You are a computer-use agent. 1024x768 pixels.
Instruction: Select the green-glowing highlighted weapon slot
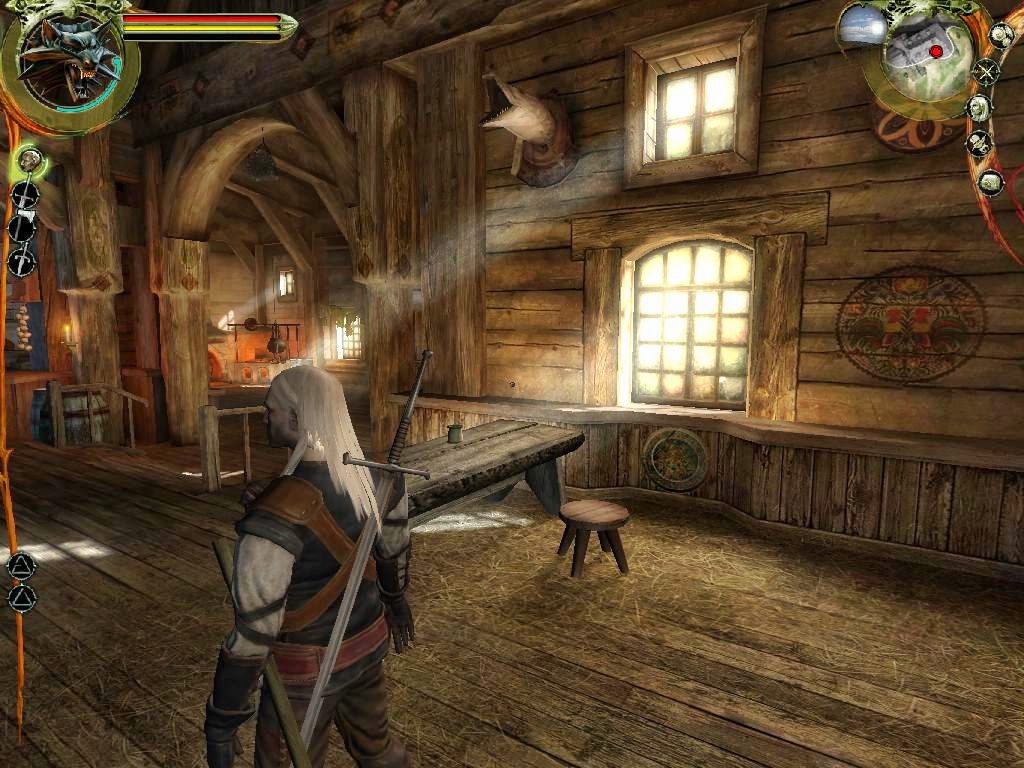click(30, 158)
